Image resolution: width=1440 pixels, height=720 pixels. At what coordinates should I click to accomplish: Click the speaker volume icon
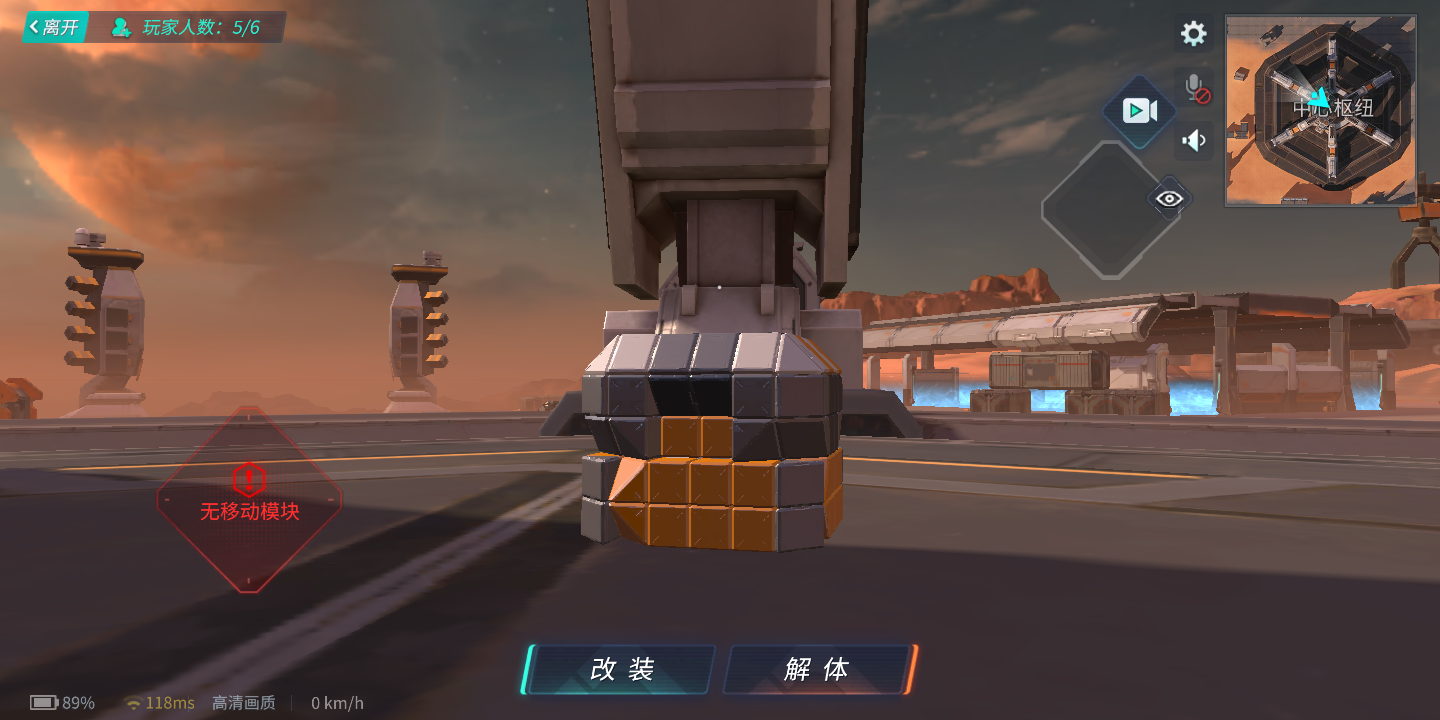click(1194, 141)
